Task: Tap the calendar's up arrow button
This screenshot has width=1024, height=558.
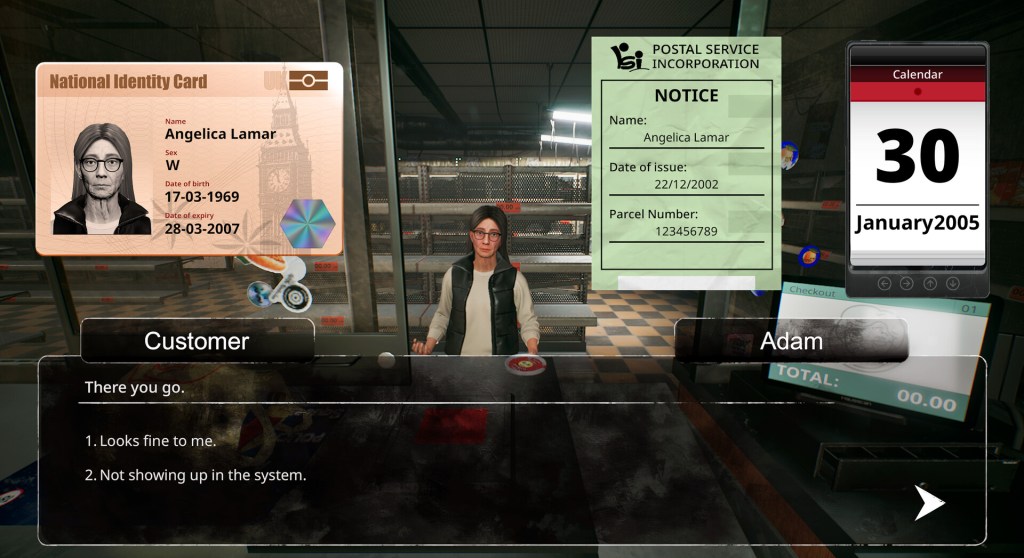Action: click(930, 284)
